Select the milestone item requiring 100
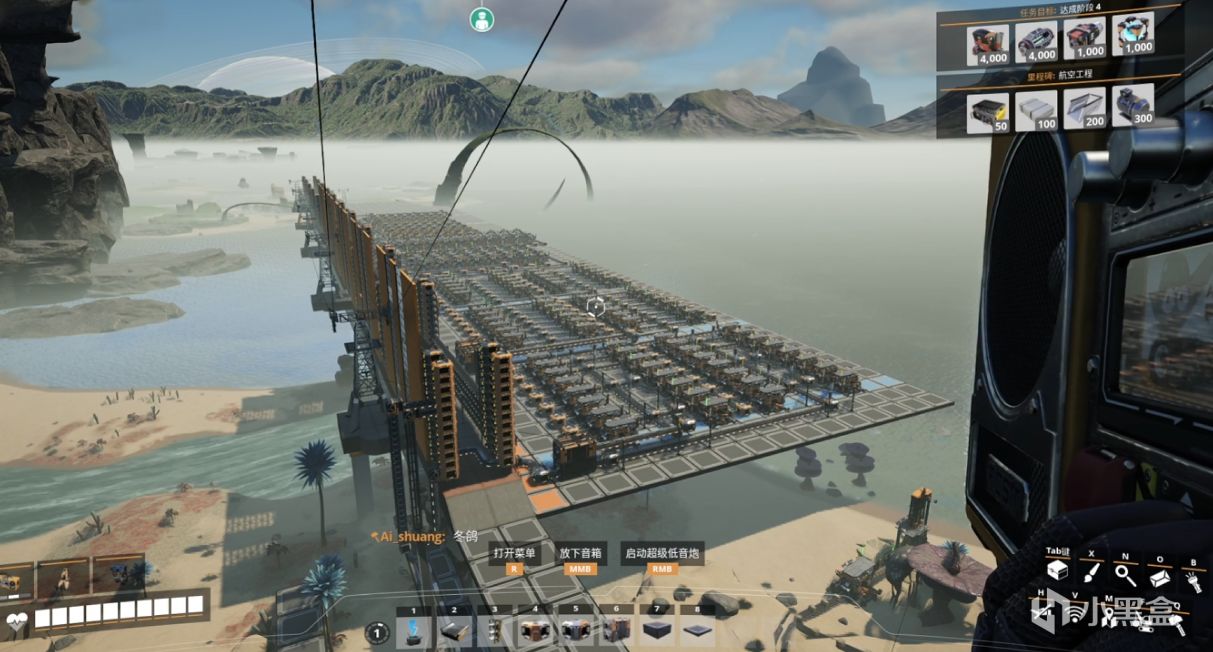Screen dimensions: 1213x652 click(1036, 107)
